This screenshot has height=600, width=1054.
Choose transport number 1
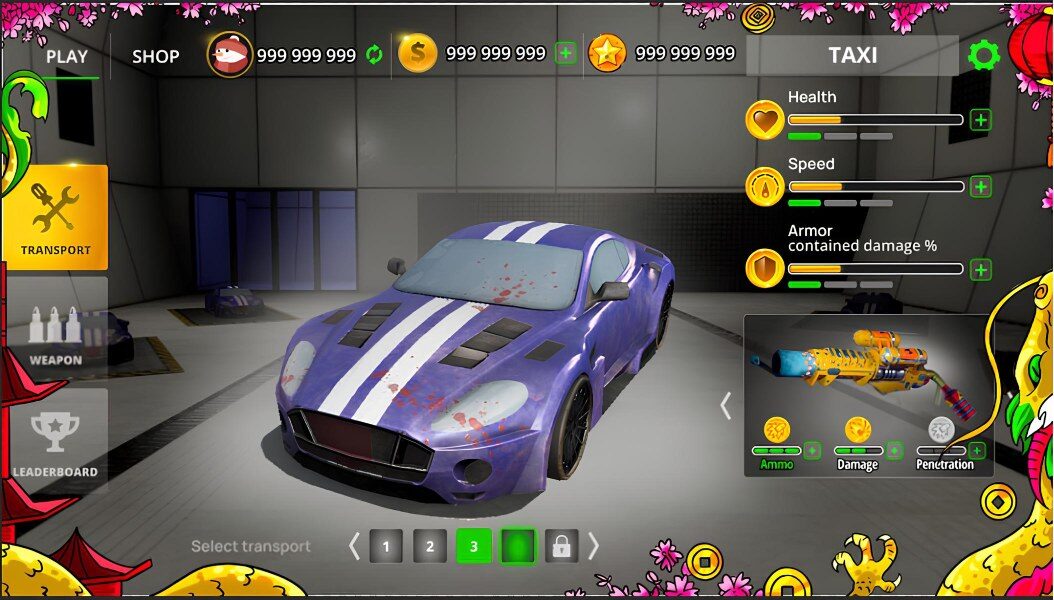click(x=386, y=546)
